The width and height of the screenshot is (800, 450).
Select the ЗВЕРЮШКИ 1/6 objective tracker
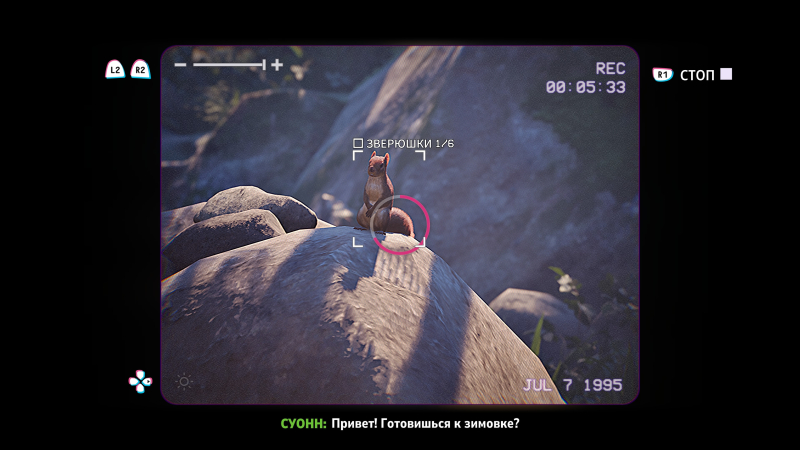[x=403, y=144]
